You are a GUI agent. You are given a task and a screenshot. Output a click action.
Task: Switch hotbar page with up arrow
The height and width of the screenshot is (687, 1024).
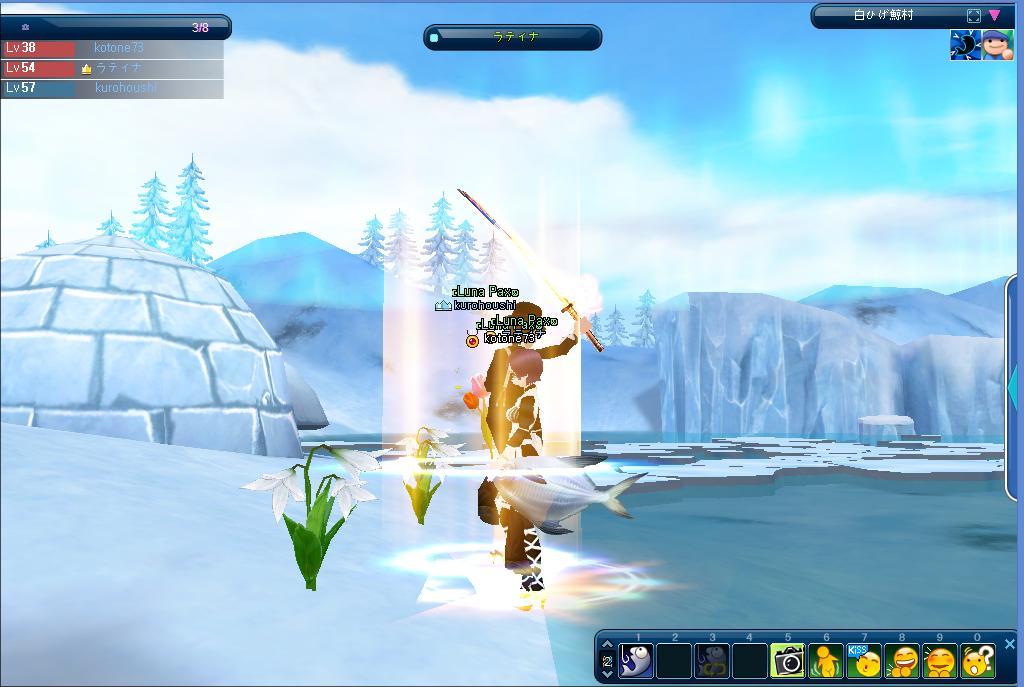607,646
